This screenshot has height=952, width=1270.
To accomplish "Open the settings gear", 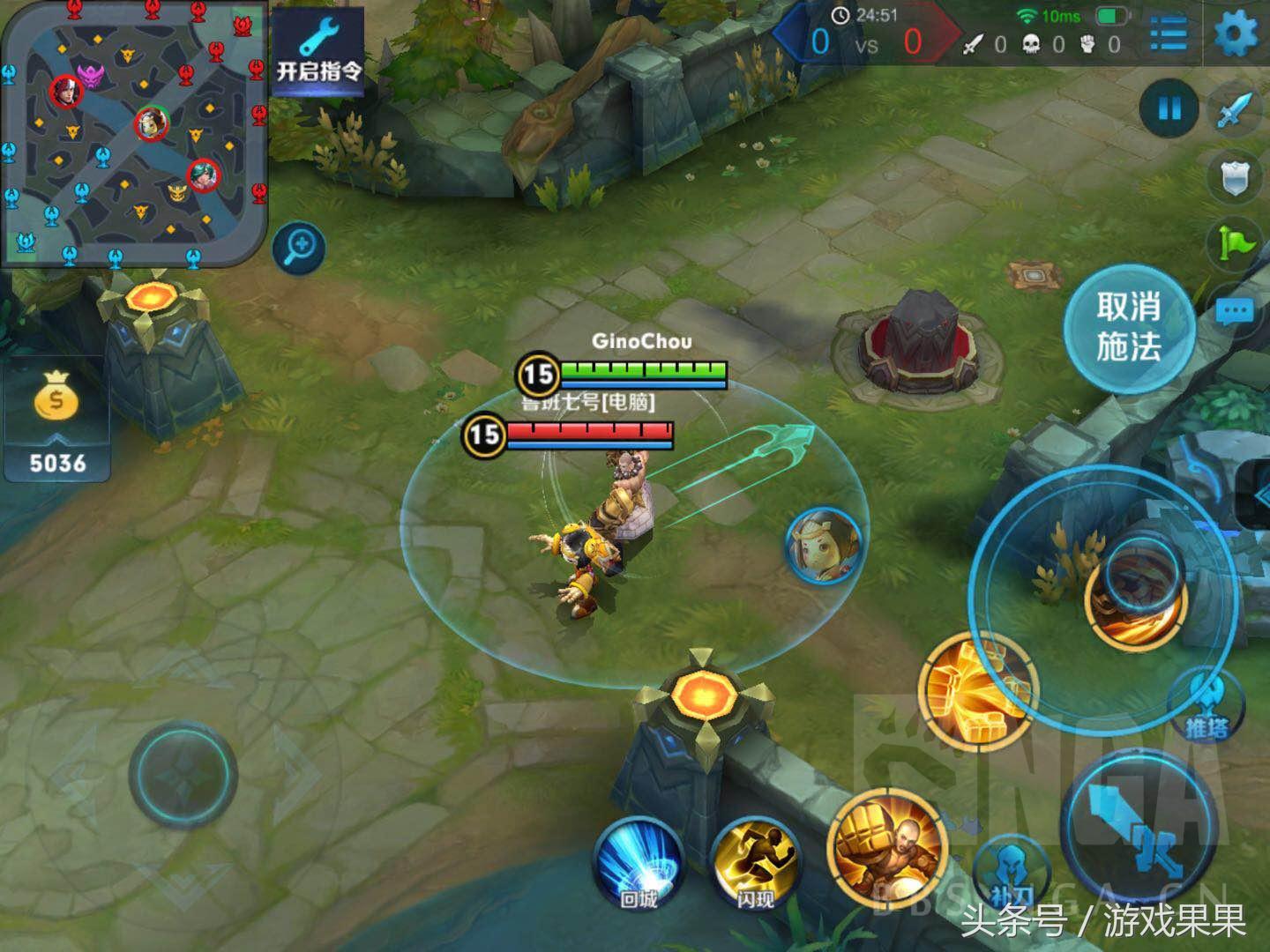I will 1236,35.
